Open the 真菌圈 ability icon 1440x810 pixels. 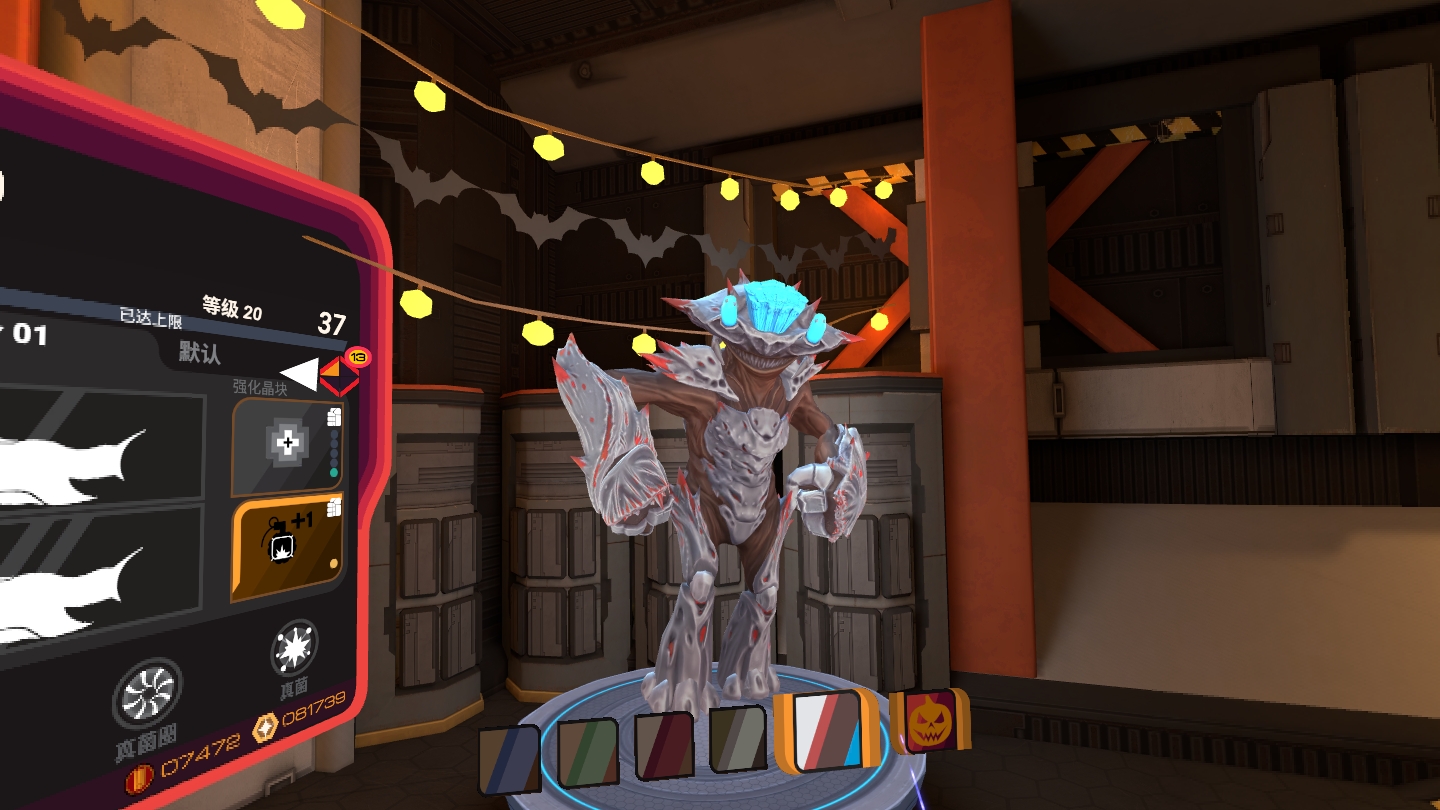(148, 694)
